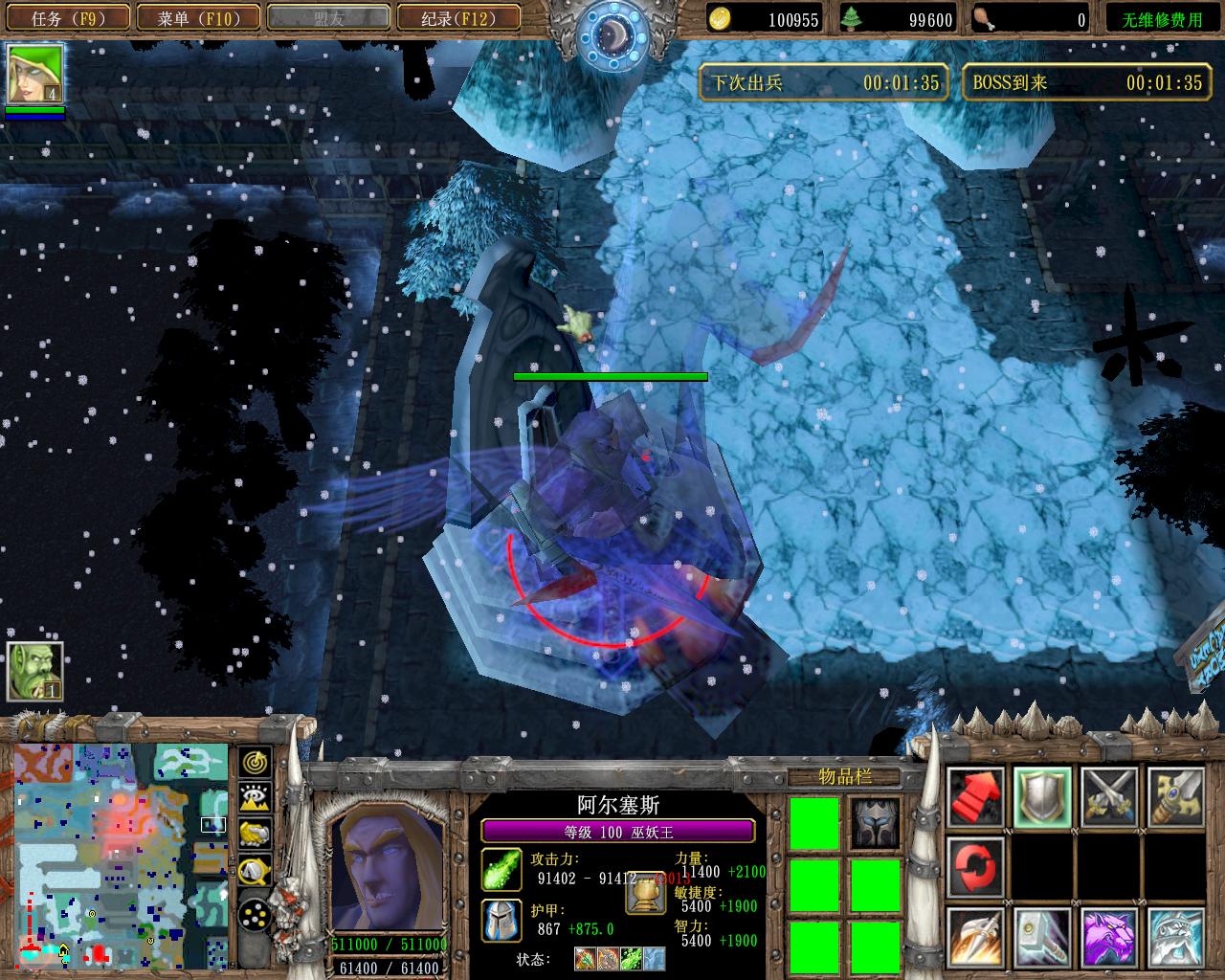Select the helmet item in inventory
Viewport: 1225px width, 980px height.
click(876, 823)
